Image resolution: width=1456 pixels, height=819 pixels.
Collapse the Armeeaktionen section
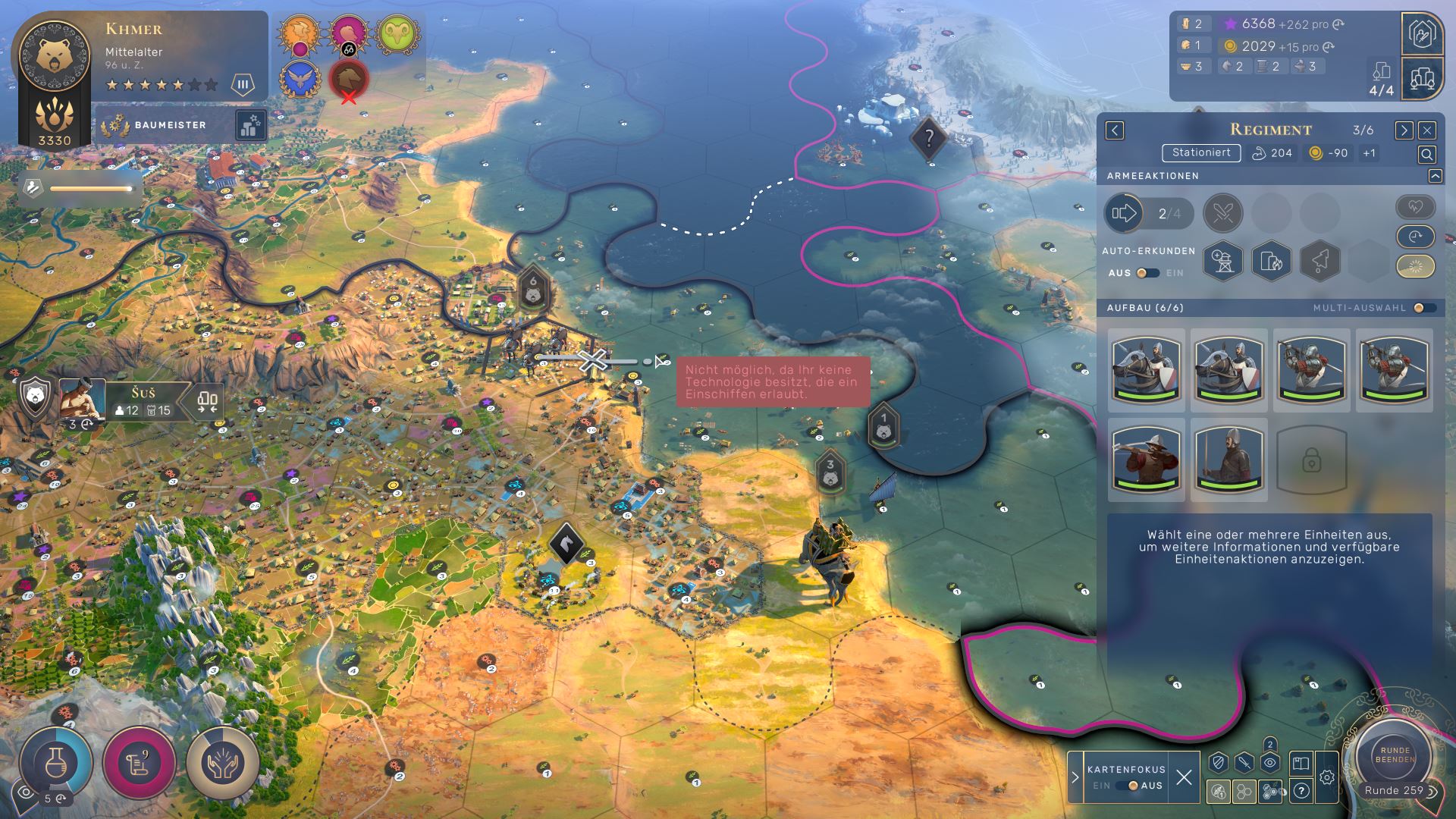point(1435,176)
